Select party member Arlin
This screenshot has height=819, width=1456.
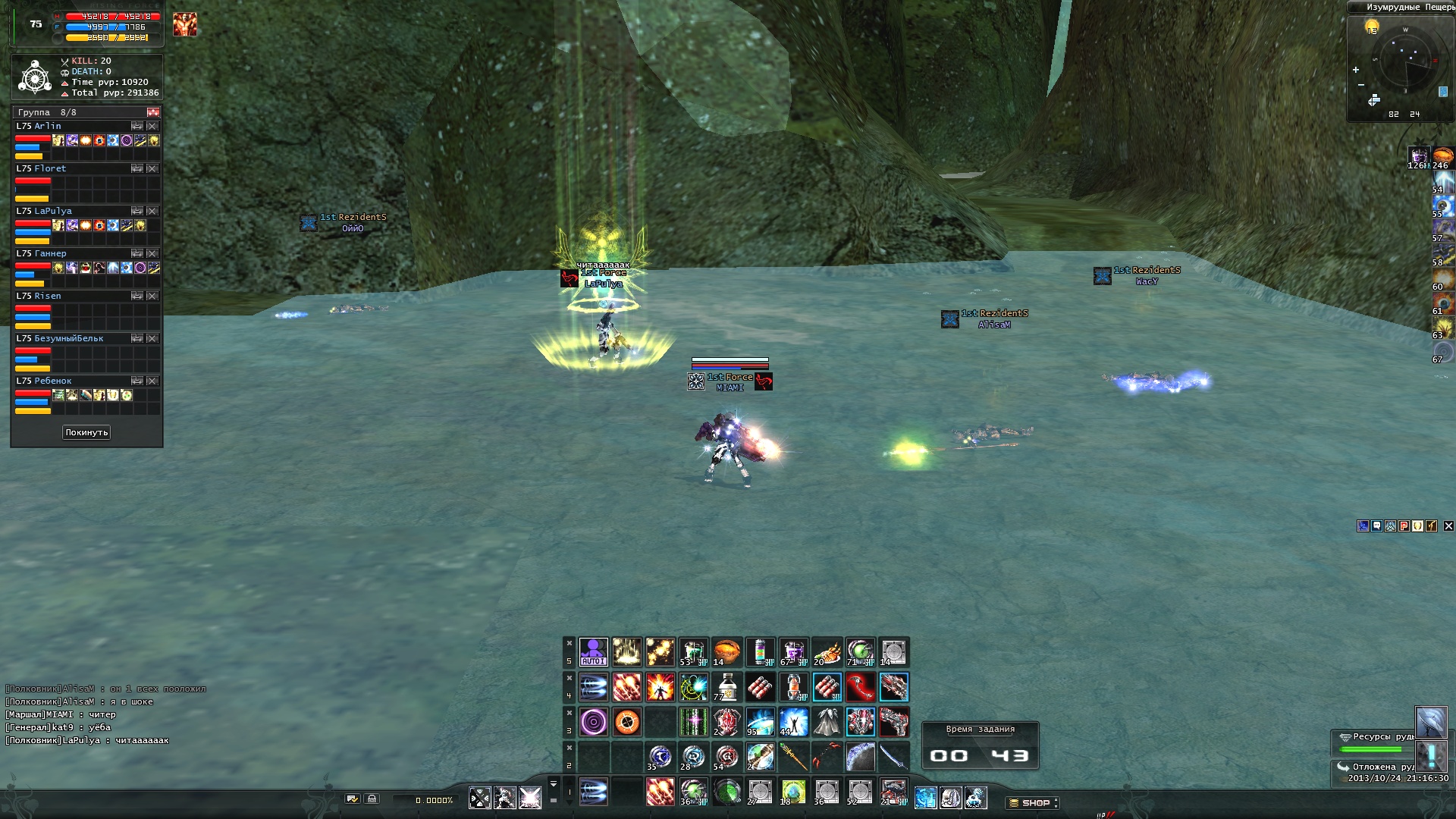click(x=48, y=126)
